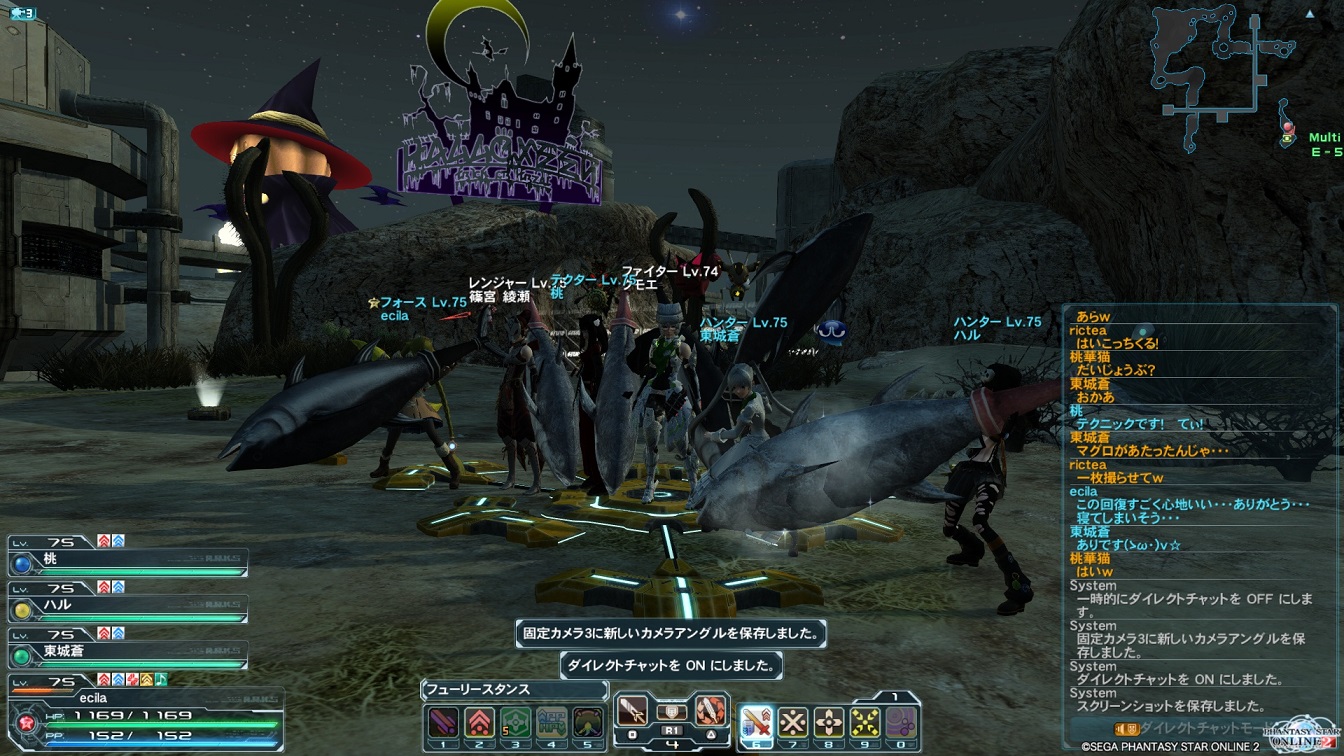Click the center shield icon in weapon palette
This screenshot has width=1344, height=756.
click(x=671, y=711)
